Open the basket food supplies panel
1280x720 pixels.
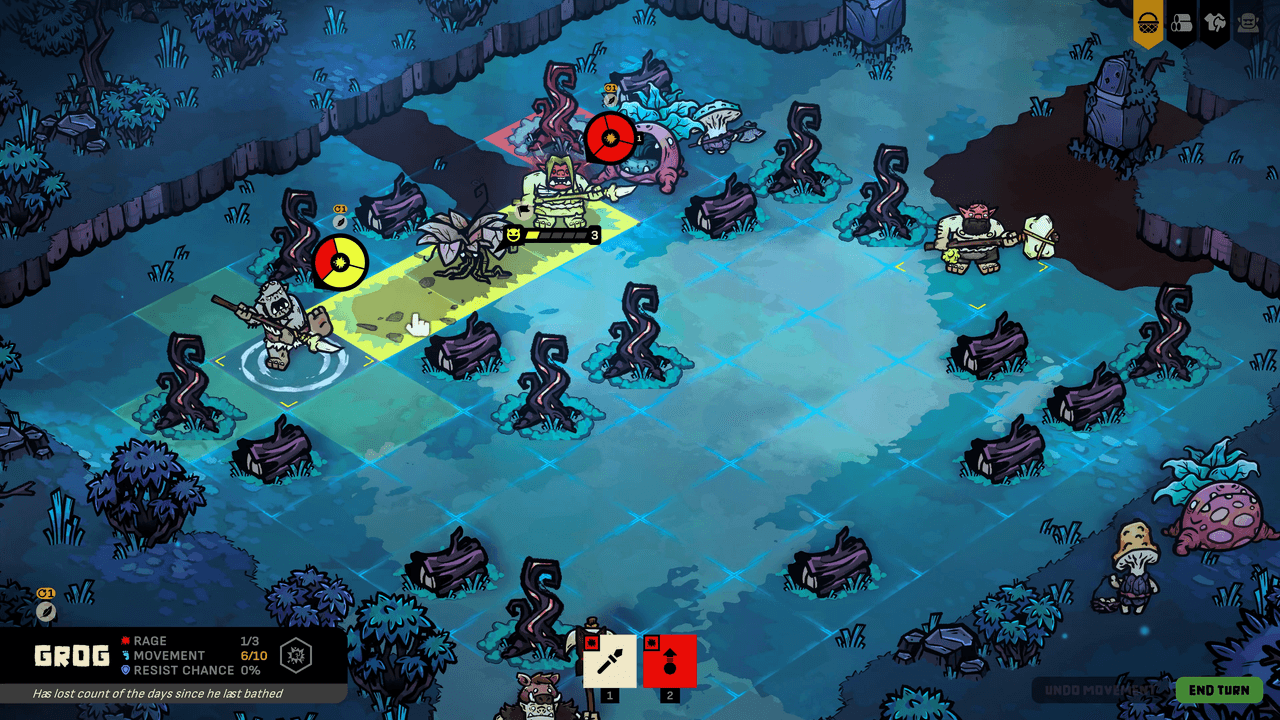(1147, 22)
